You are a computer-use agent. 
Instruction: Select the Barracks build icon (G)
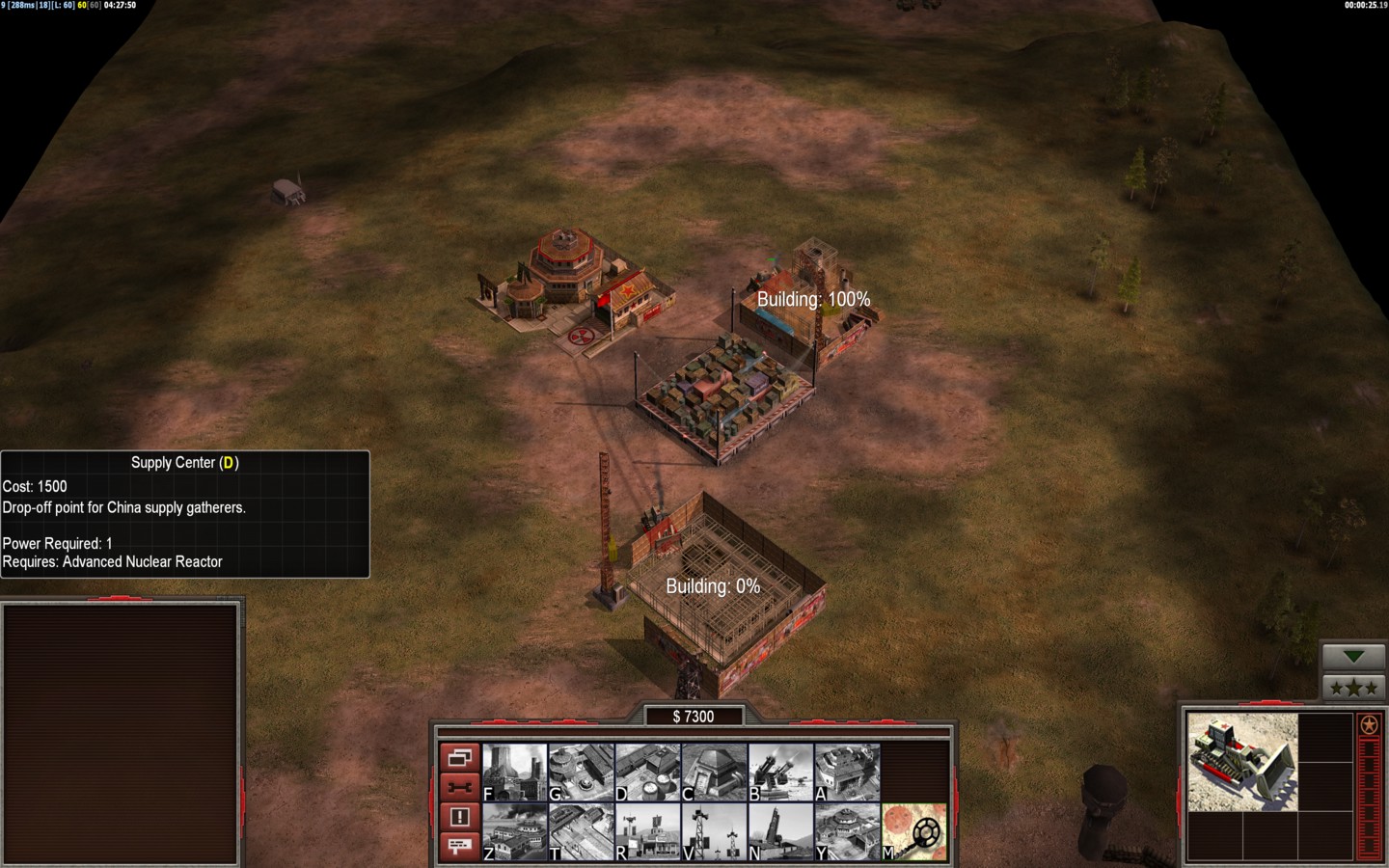(582, 772)
